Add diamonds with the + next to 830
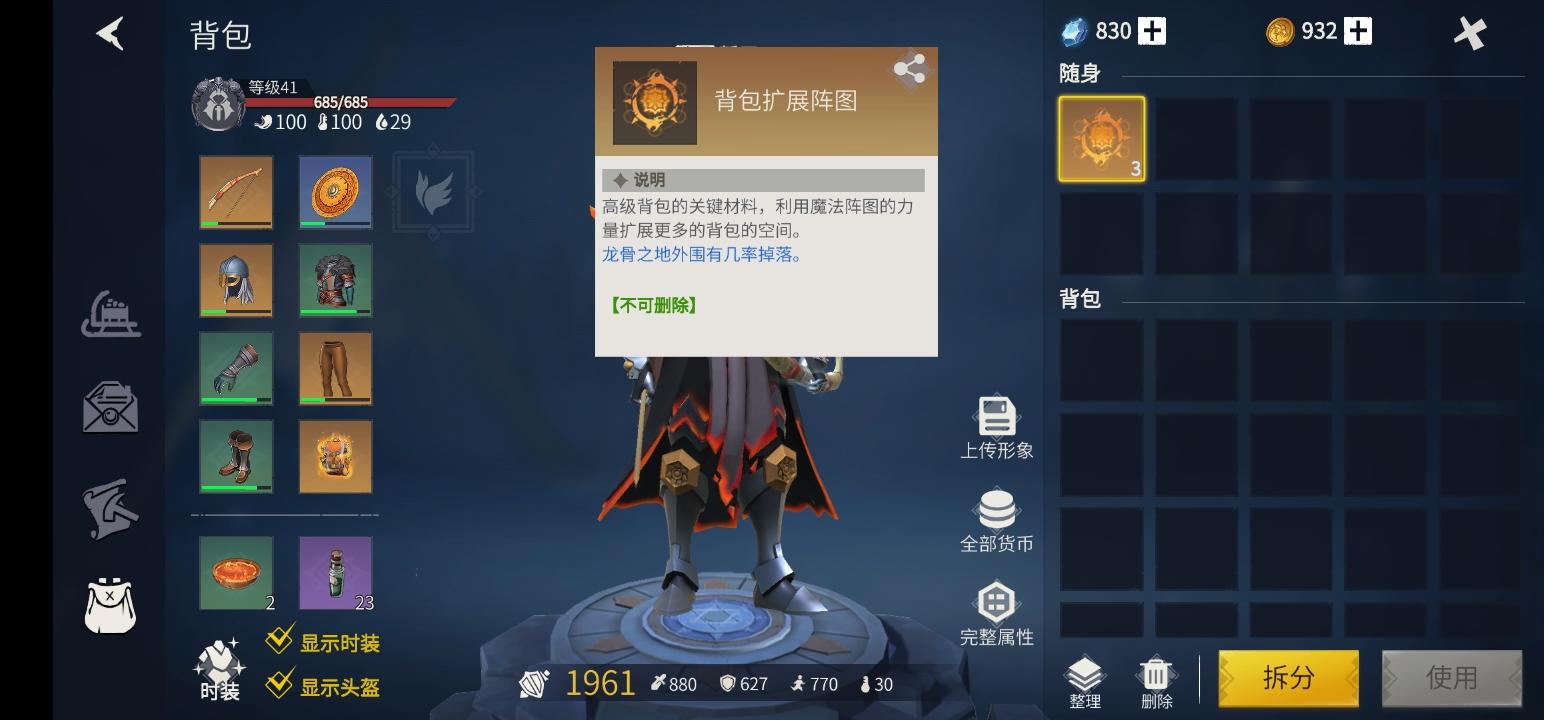1544x720 pixels. pyautogui.click(x=1152, y=31)
